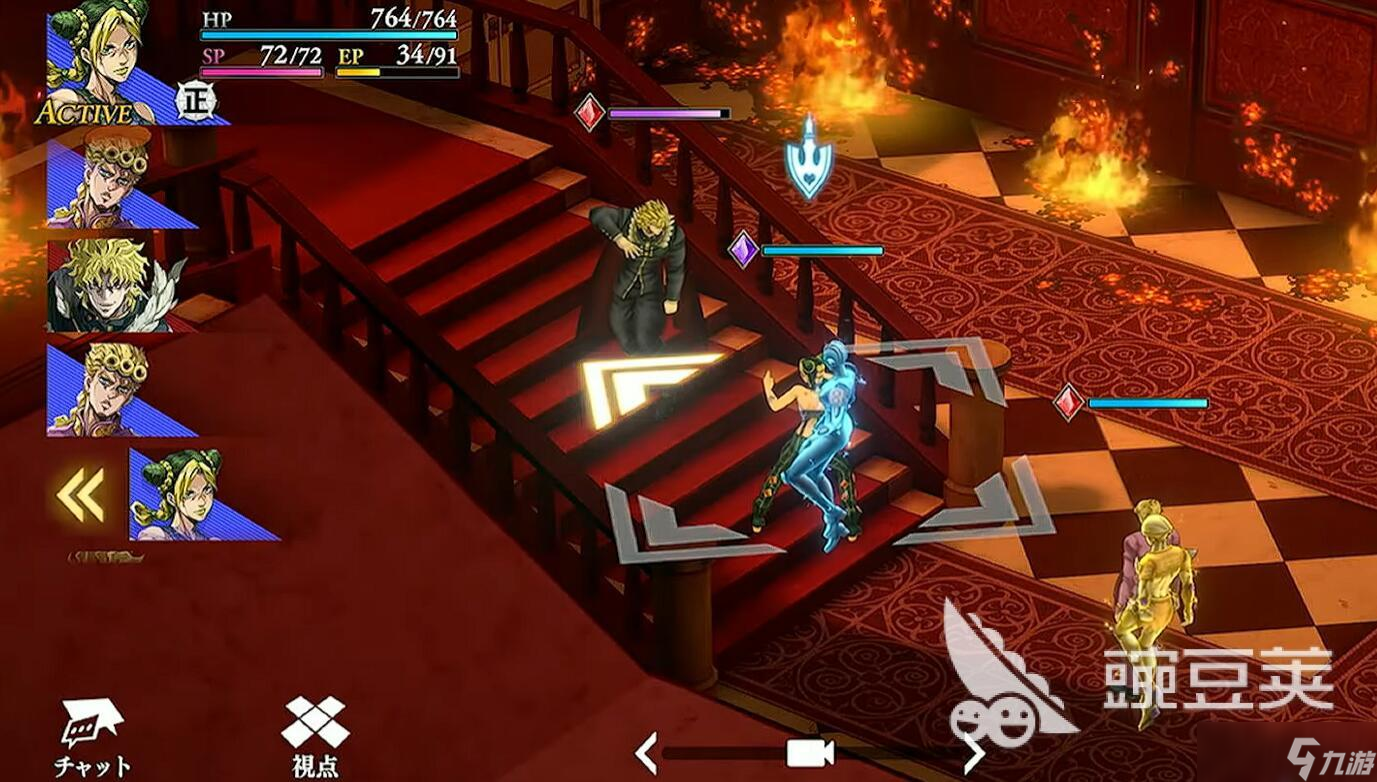Collapse turn order with double-chevron arrow
The width and height of the screenshot is (1377, 782).
pyautogui.click(x=81, y=496)
